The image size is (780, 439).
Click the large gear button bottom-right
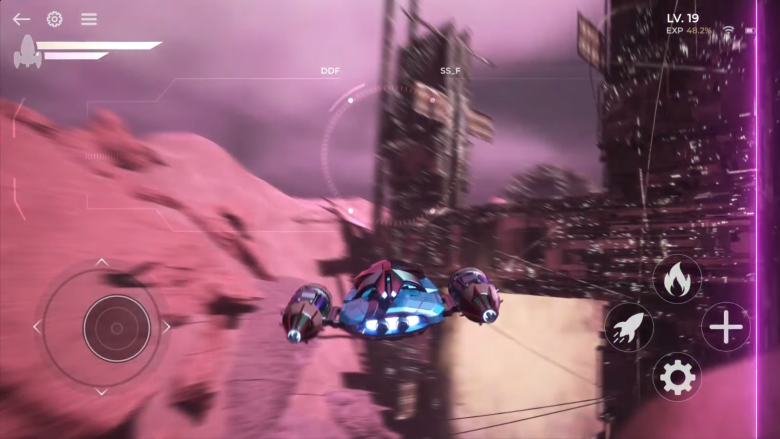[677, 376]
